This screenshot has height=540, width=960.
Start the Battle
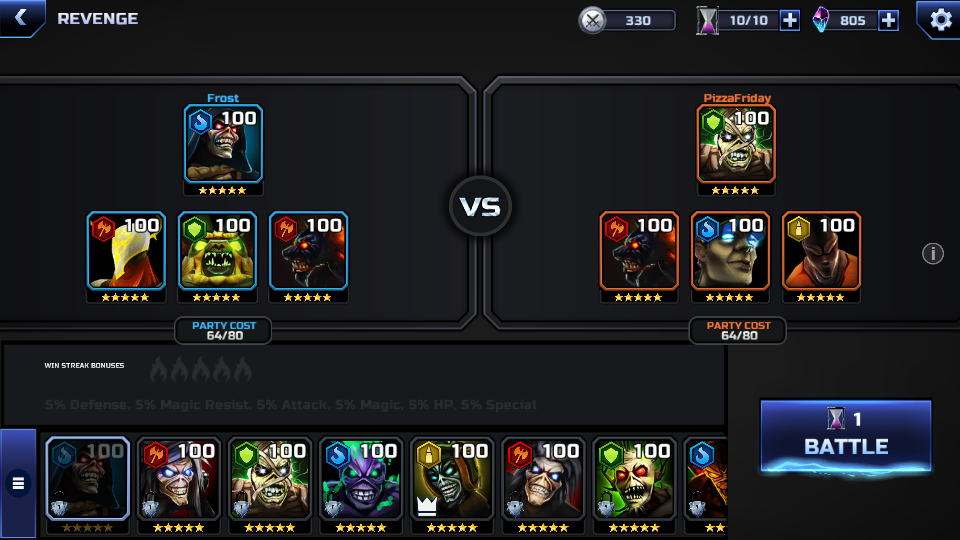click(846, 435)
